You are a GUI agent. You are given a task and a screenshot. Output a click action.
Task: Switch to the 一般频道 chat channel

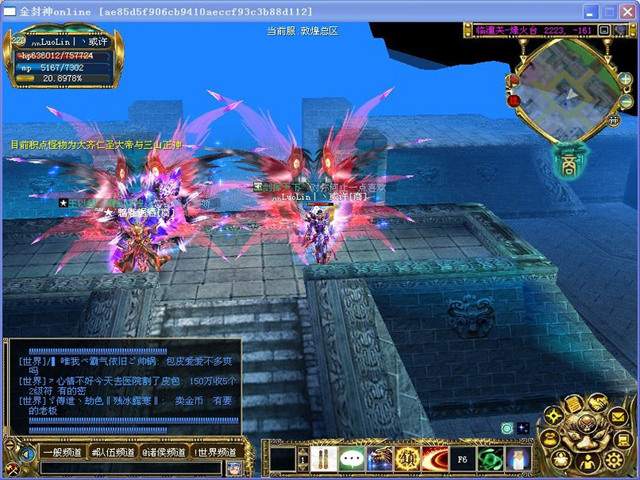click(x=62, y=453)
